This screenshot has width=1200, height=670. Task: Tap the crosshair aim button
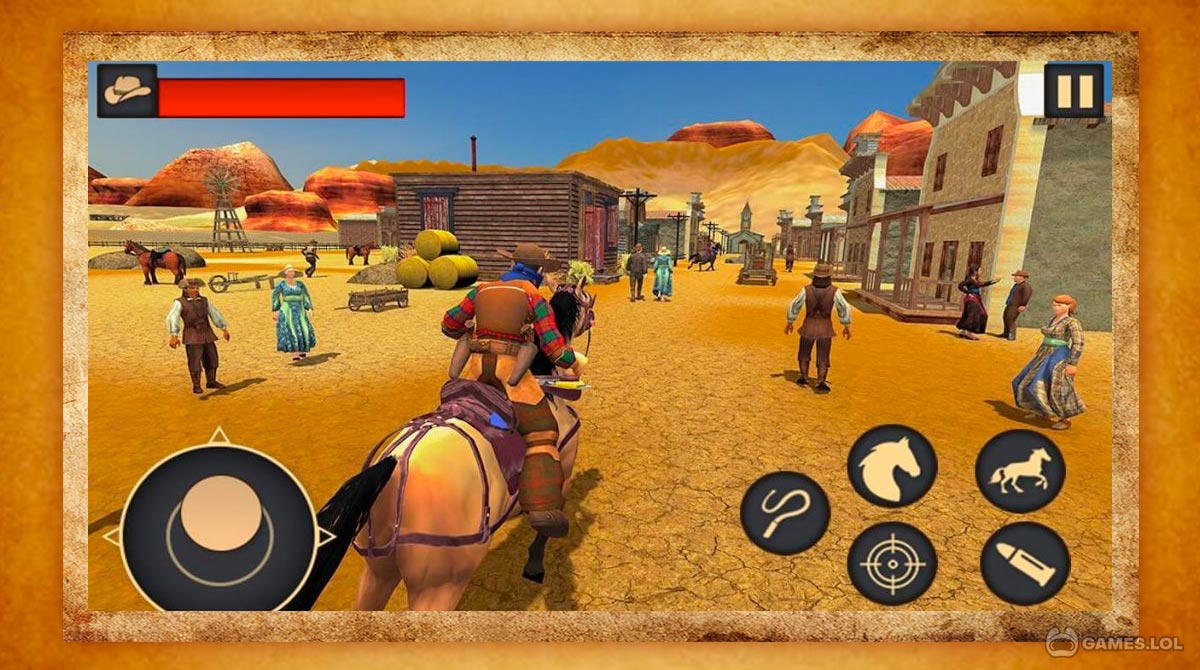coord(892,563)
